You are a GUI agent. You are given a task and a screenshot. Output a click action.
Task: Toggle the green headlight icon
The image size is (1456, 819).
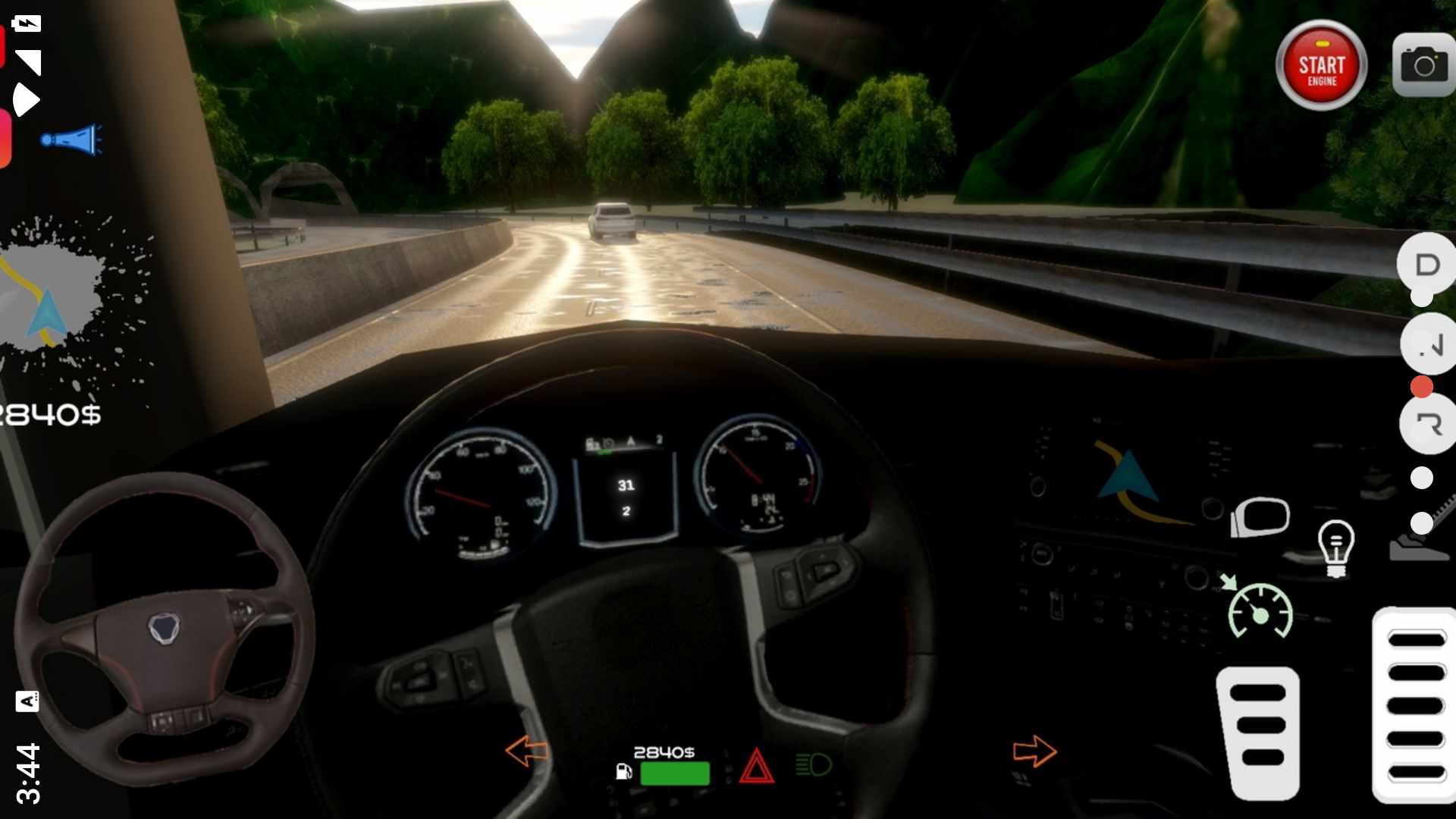coord(814,765)
